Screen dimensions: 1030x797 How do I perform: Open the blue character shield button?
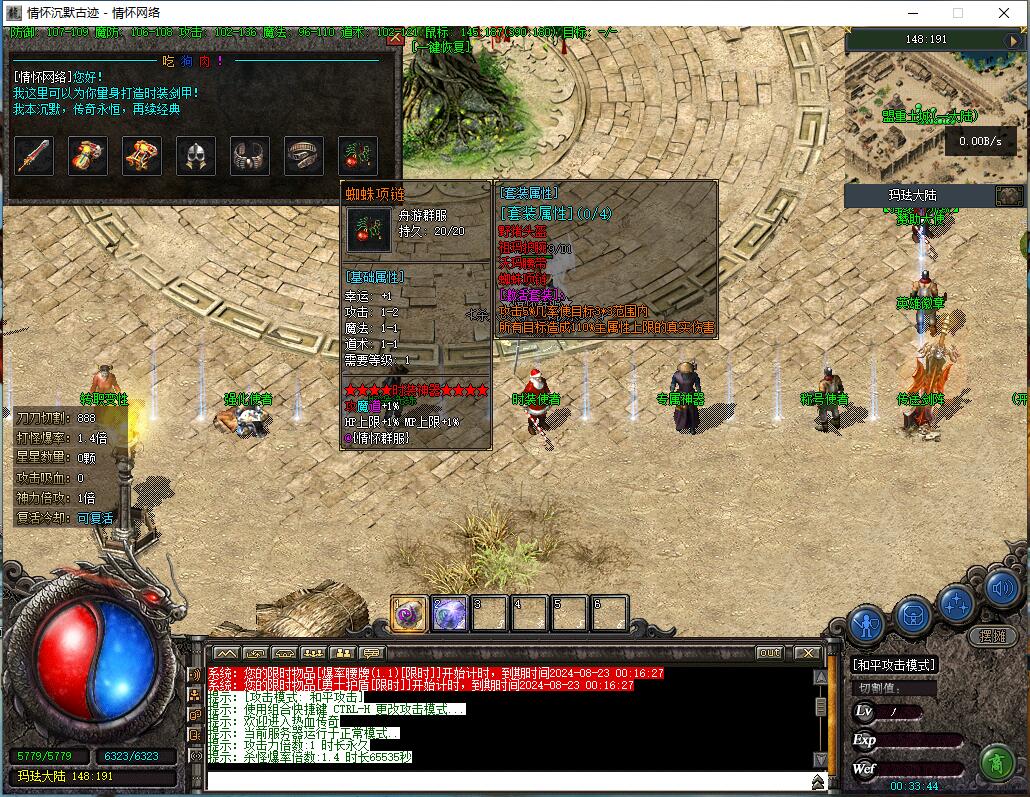[866, 626]
